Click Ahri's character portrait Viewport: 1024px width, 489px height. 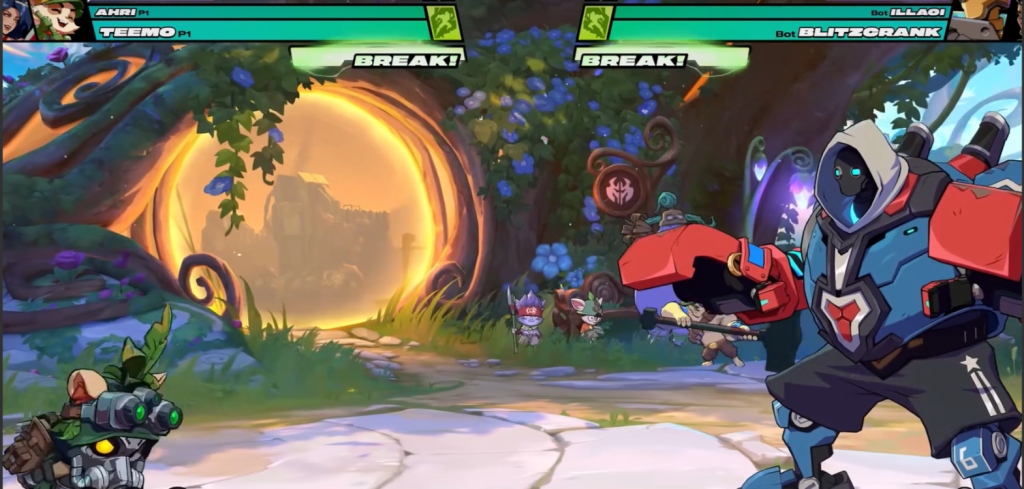pos(16,19)
